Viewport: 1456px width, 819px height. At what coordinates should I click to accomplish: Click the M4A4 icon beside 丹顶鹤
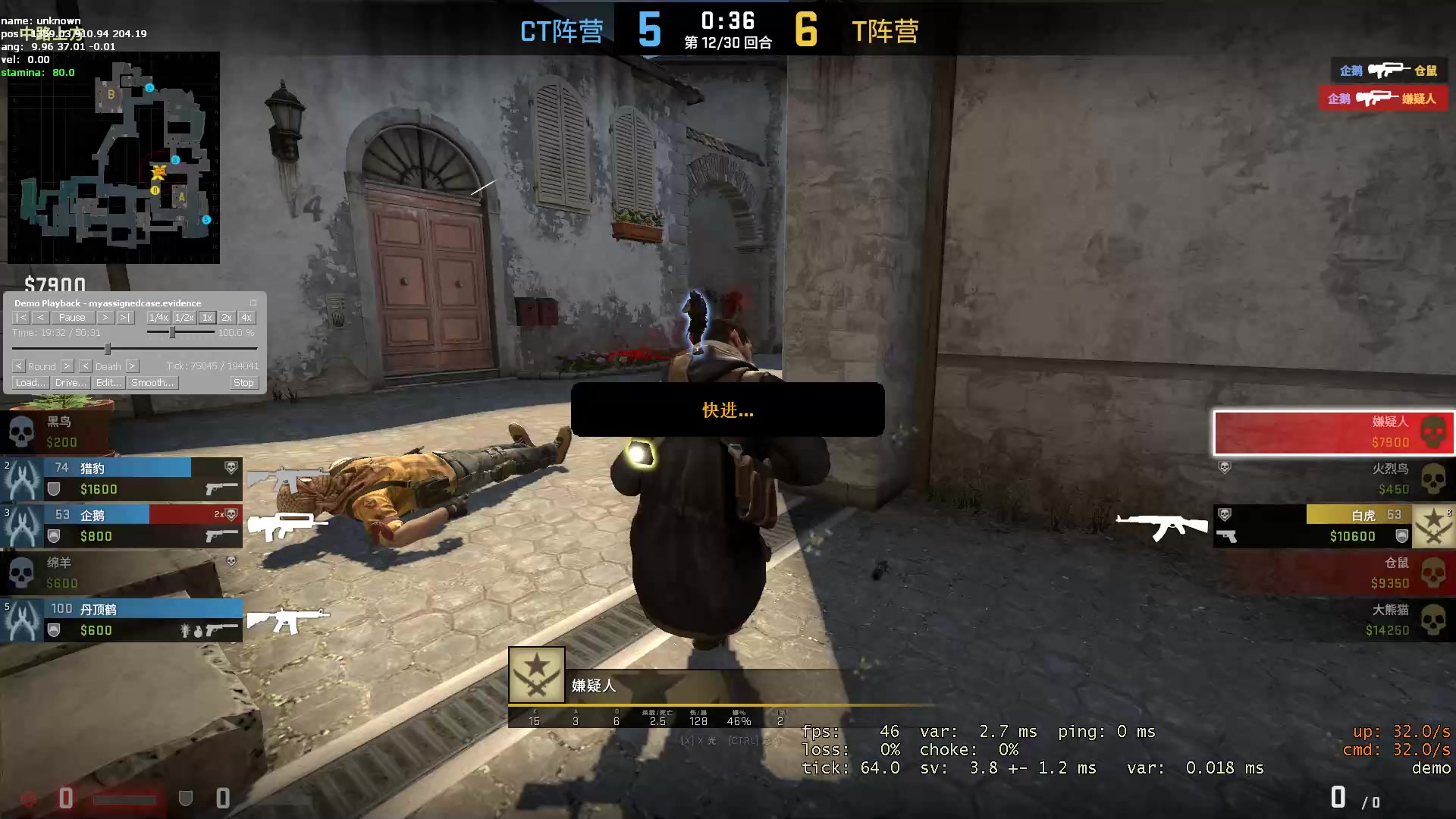(288, 620)
